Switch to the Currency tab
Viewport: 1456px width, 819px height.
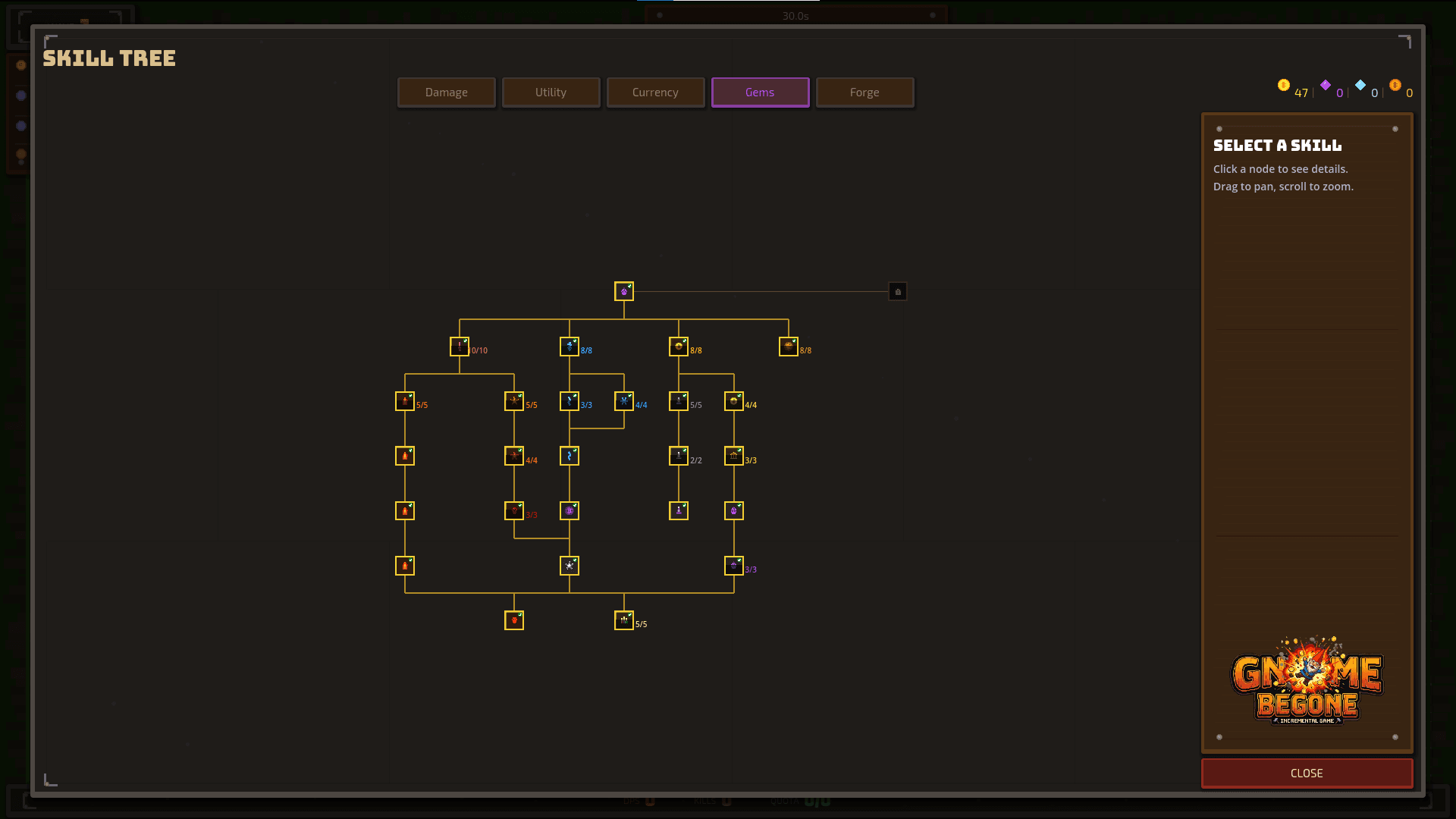point(655,92)
